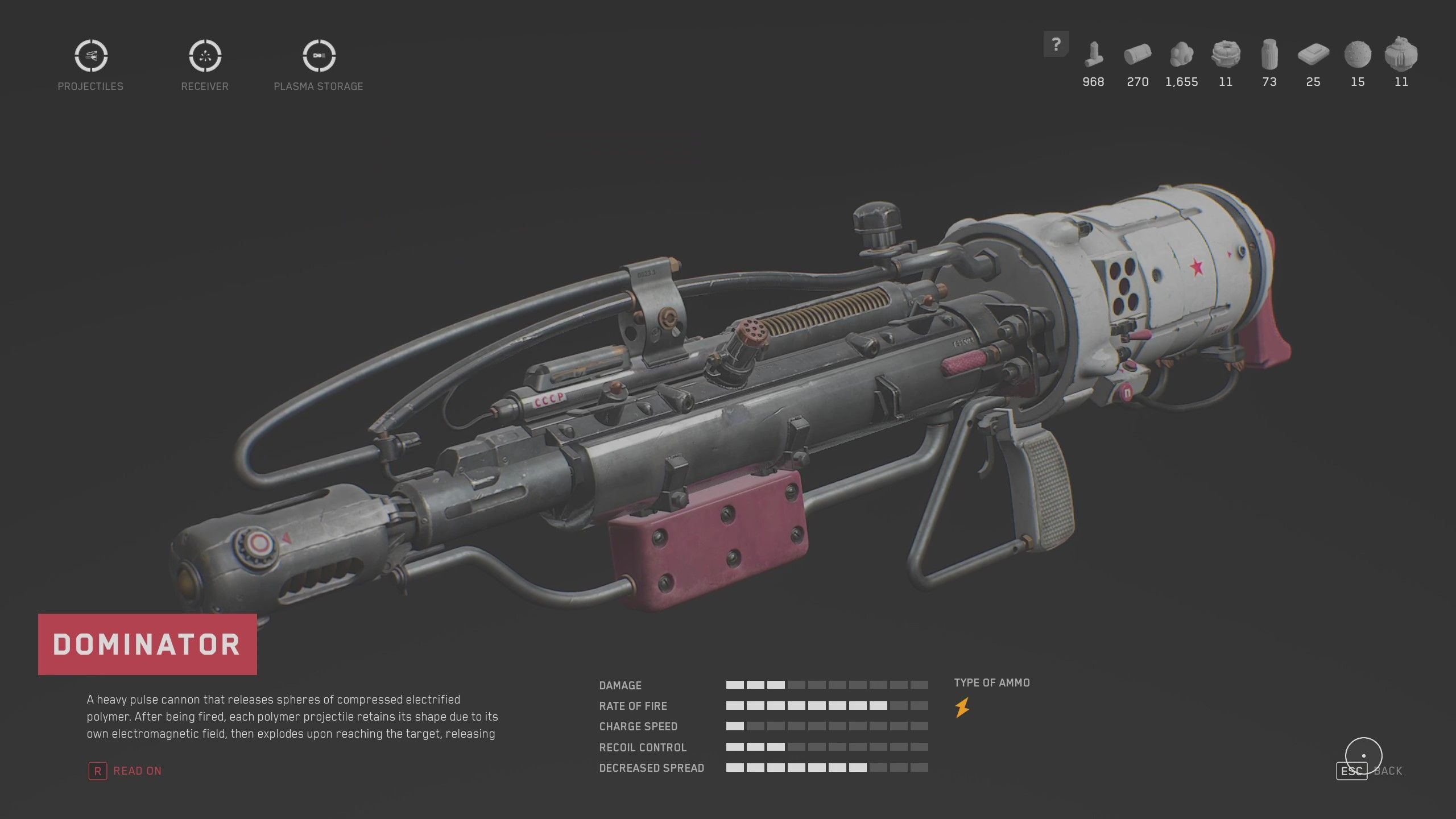Click READ ON to expand the weapon description
Image resolution: width=1456 pixels, height=819 pixels.
coord(137,770)
